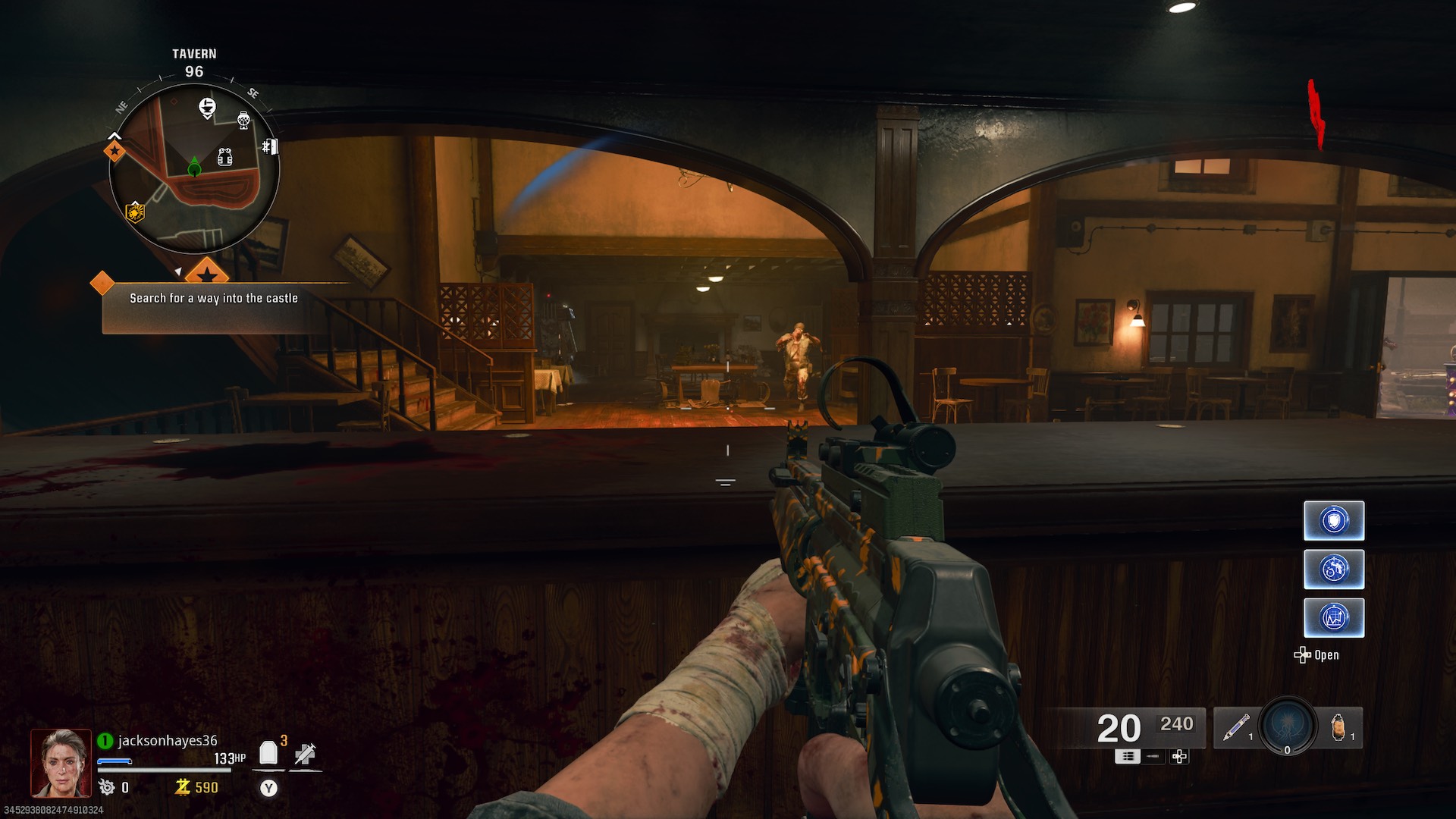
Task: Click the door marker at minimap edge
Action: click(270, 146)
